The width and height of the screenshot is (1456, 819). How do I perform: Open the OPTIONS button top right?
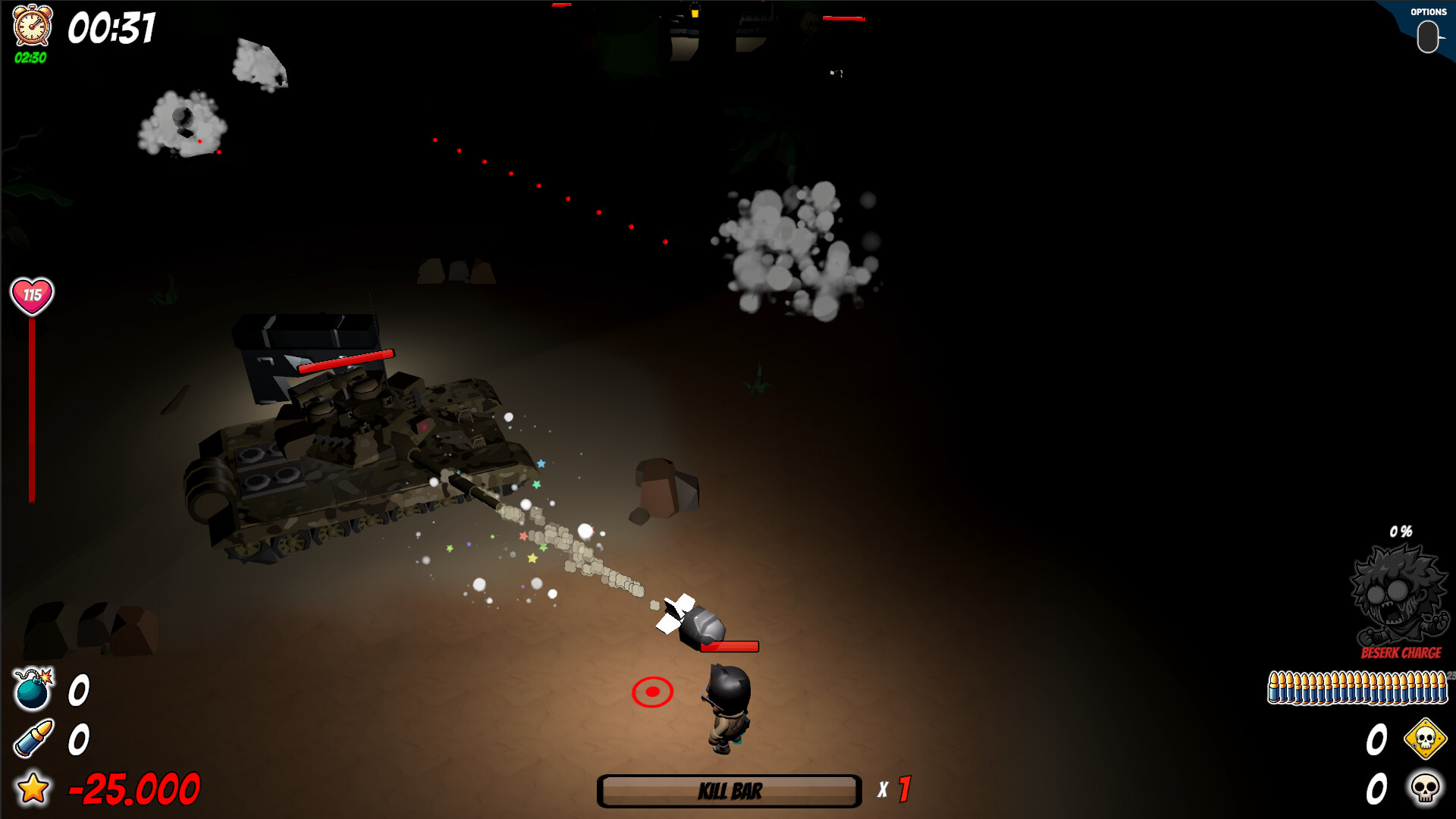coord(1429,12)
